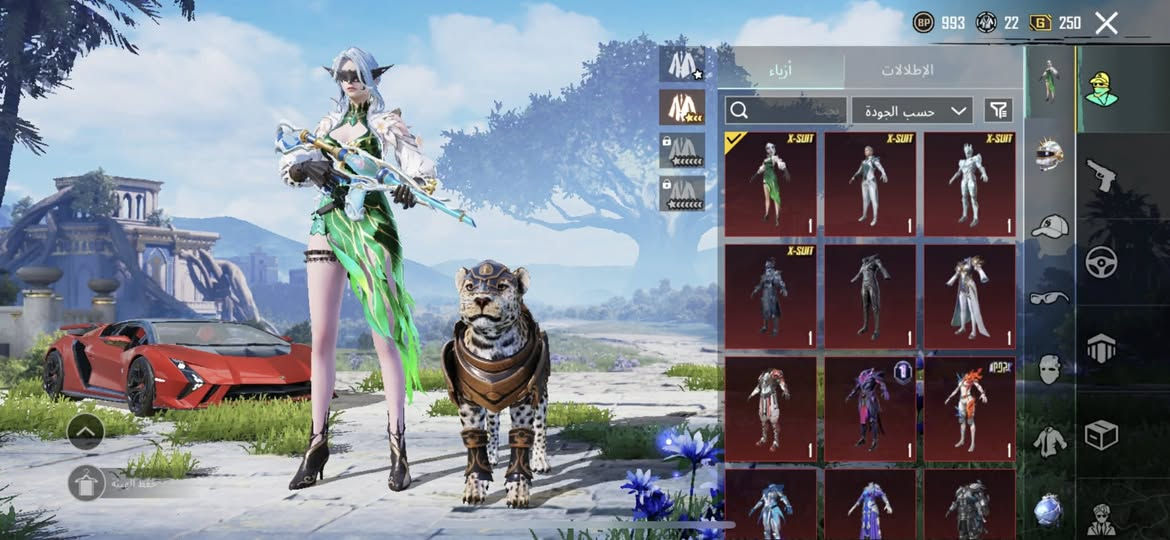Pick the purple winged outfit tile
The width and height of the screenshot is (1170, 540).
869,409
